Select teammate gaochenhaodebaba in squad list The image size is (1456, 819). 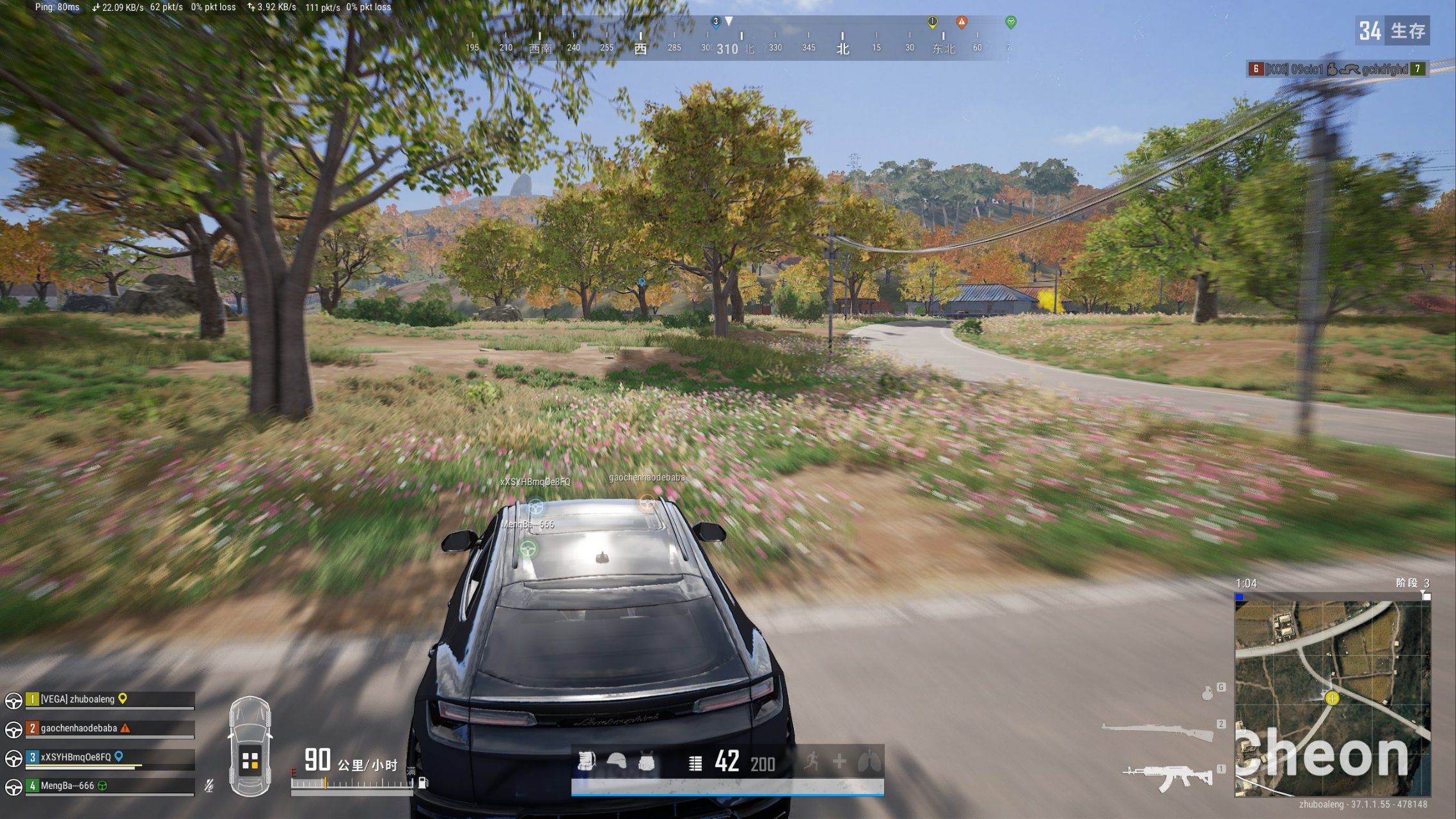[x=109, y=728]
